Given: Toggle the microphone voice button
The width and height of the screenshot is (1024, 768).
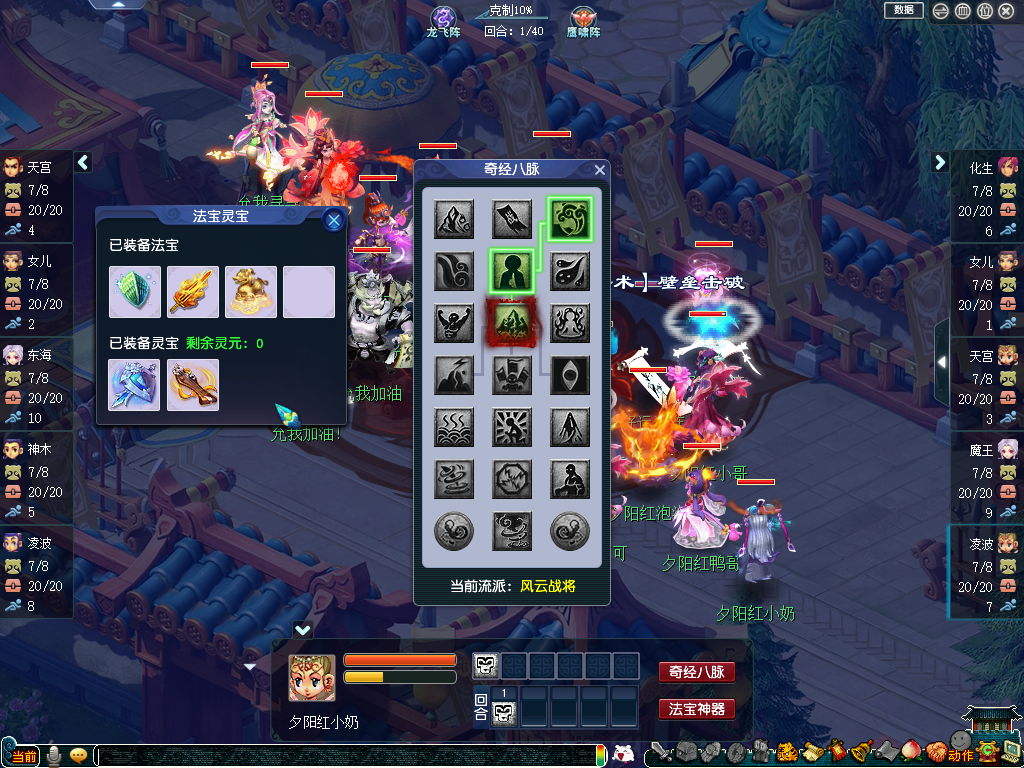Looking at the screenshot, I should point(53,755).
